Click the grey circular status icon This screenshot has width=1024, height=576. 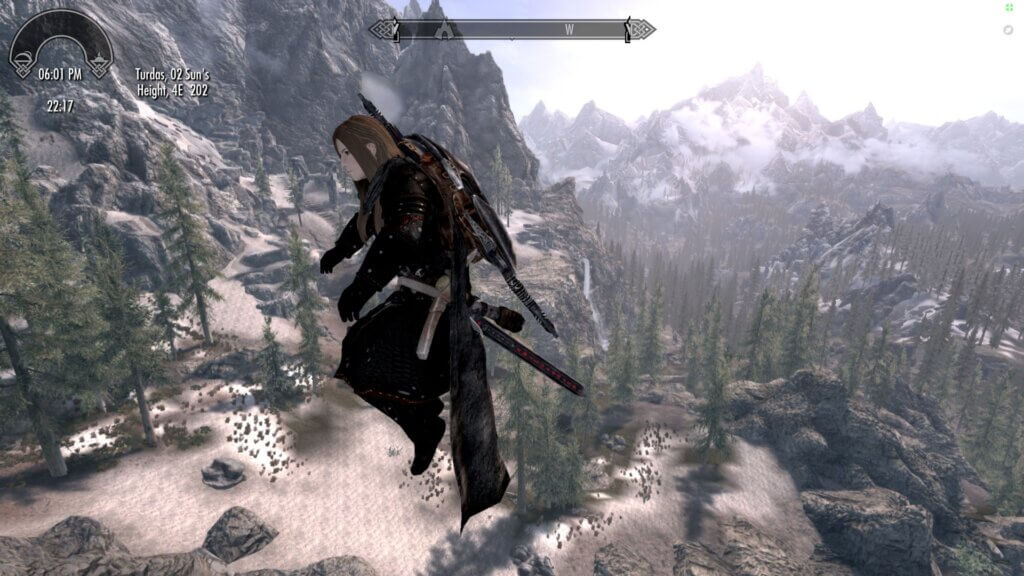point(1008,30)
